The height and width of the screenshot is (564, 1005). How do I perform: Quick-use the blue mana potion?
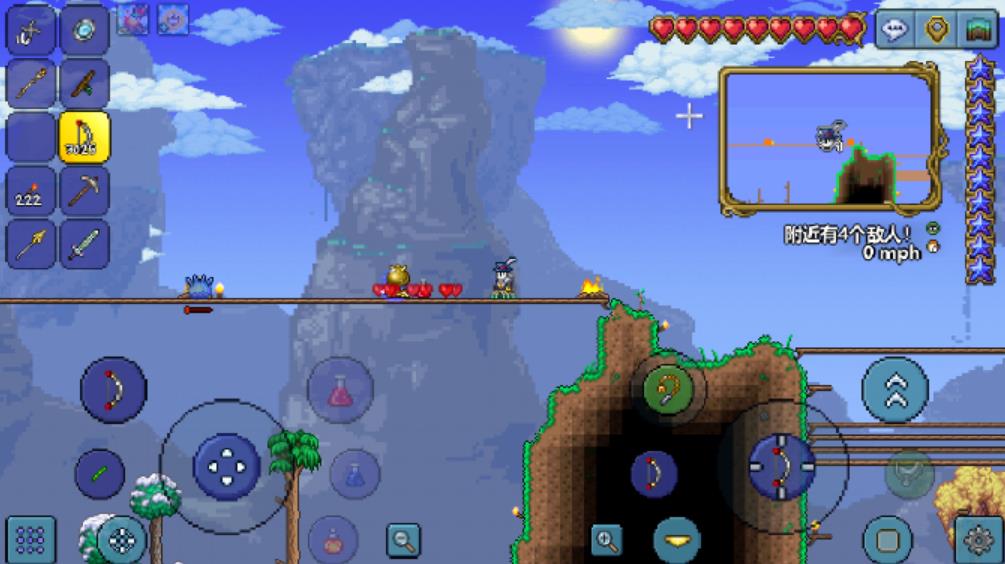pos(355,474)
